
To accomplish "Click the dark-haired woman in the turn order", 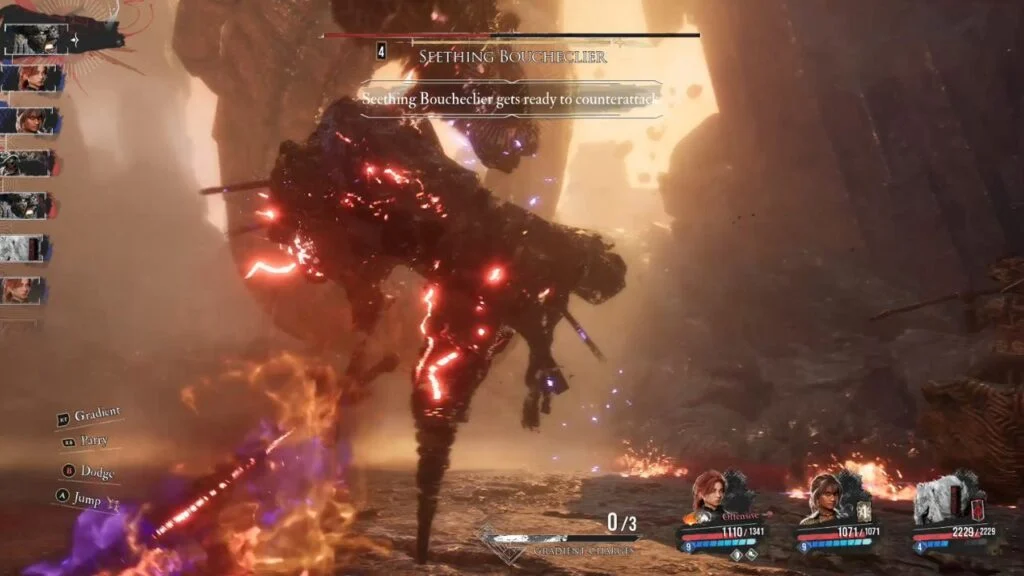I will coord(29,120).
